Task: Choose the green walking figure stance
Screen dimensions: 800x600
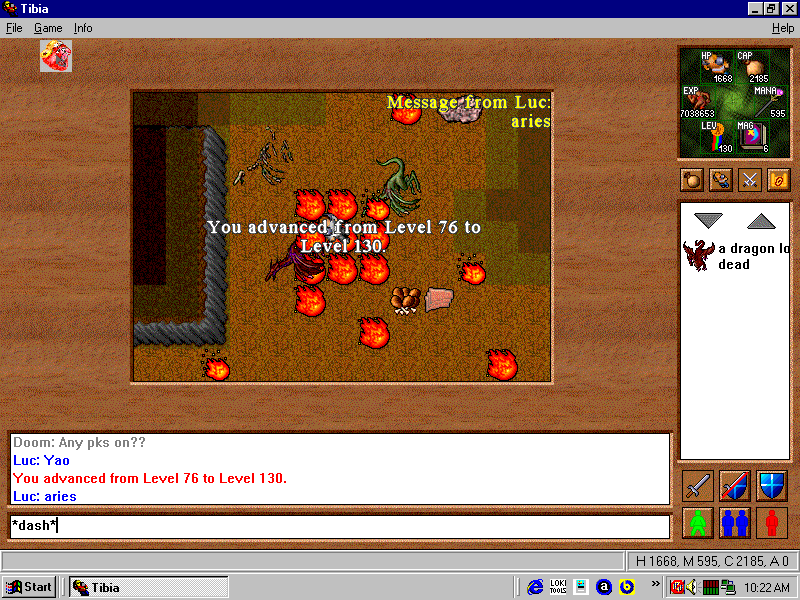Action: 698,522
